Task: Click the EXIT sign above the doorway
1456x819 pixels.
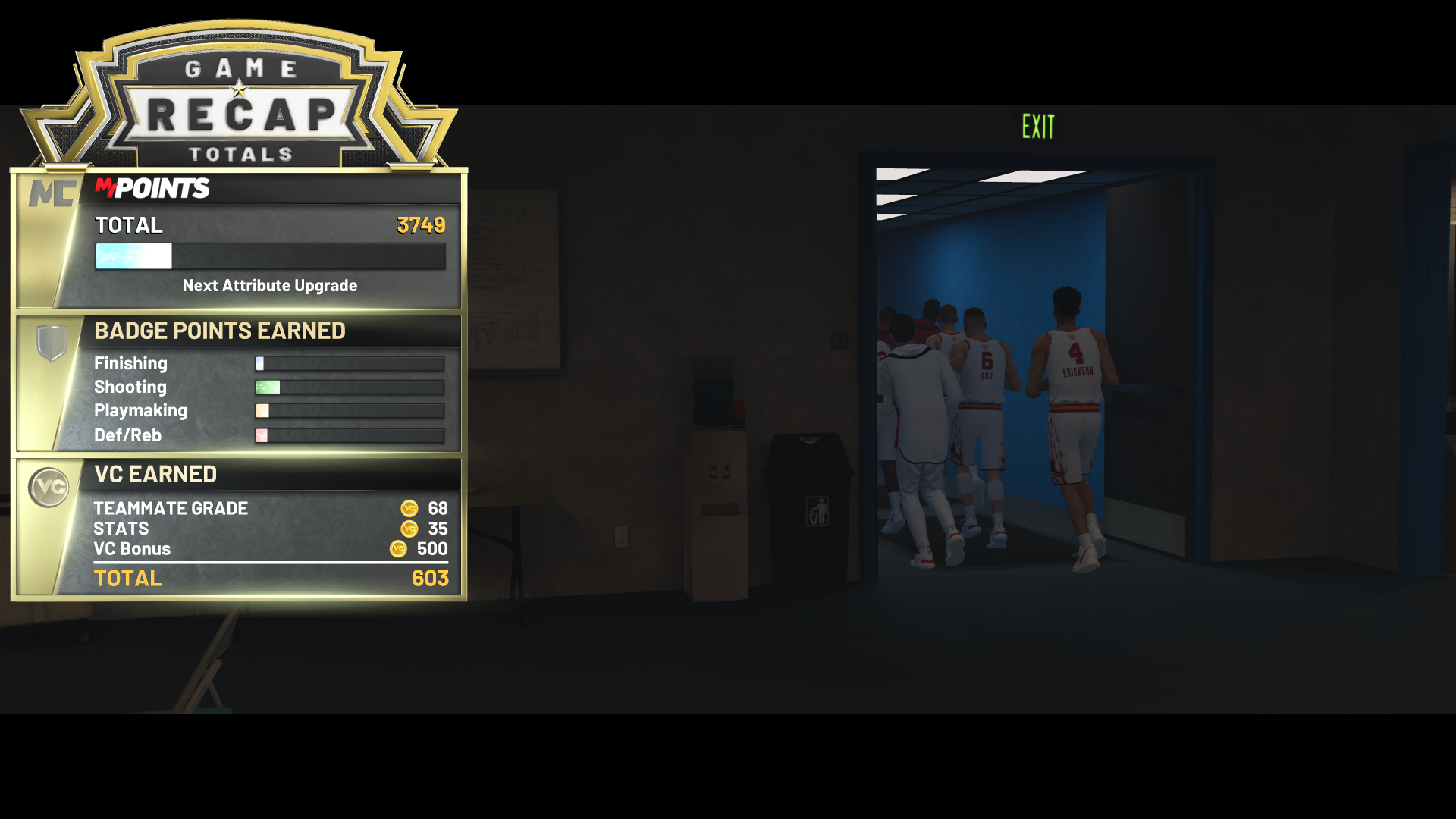Action: (1037, 126)
